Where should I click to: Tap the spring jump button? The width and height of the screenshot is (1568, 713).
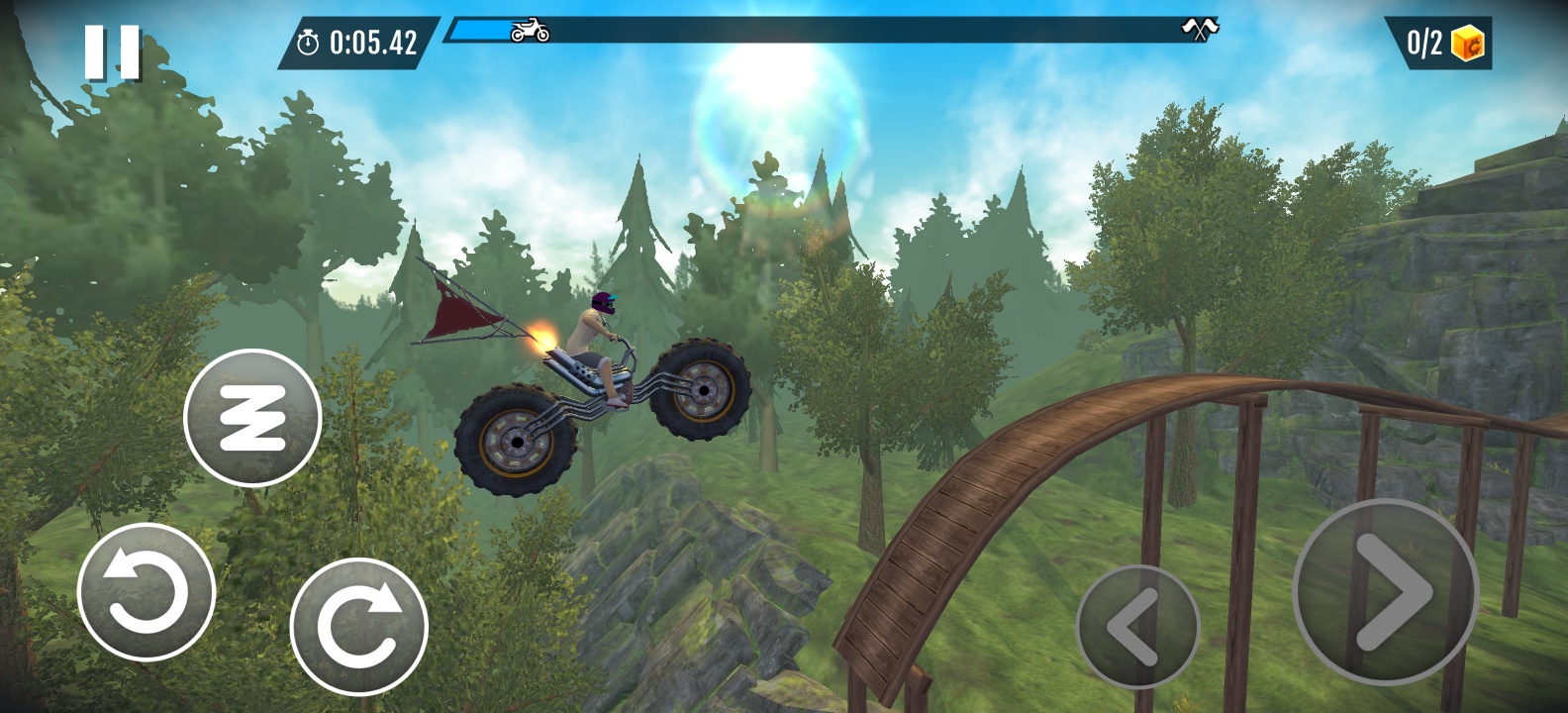[x=252, y=418]
